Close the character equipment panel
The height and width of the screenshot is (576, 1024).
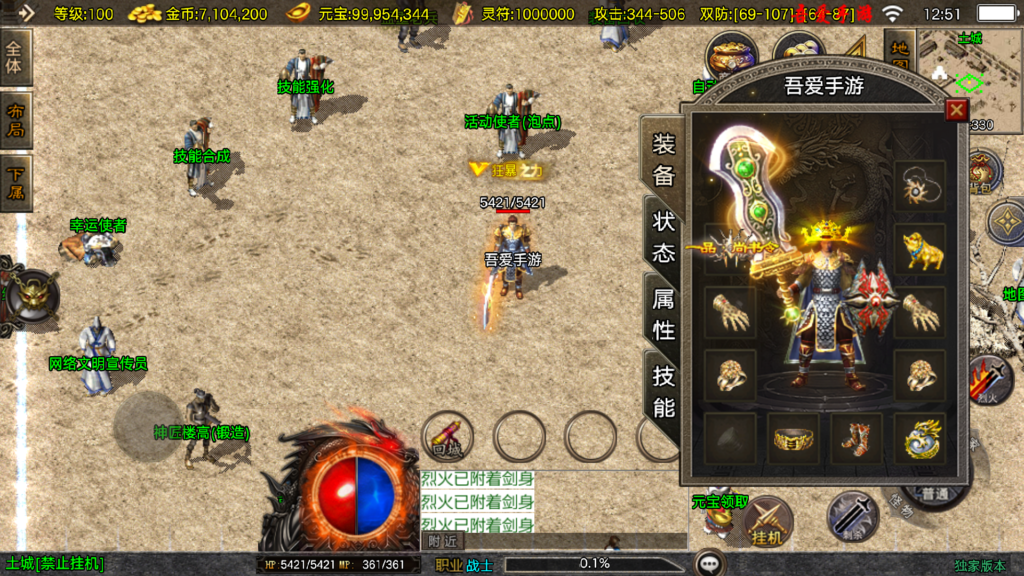click(956, 110)
